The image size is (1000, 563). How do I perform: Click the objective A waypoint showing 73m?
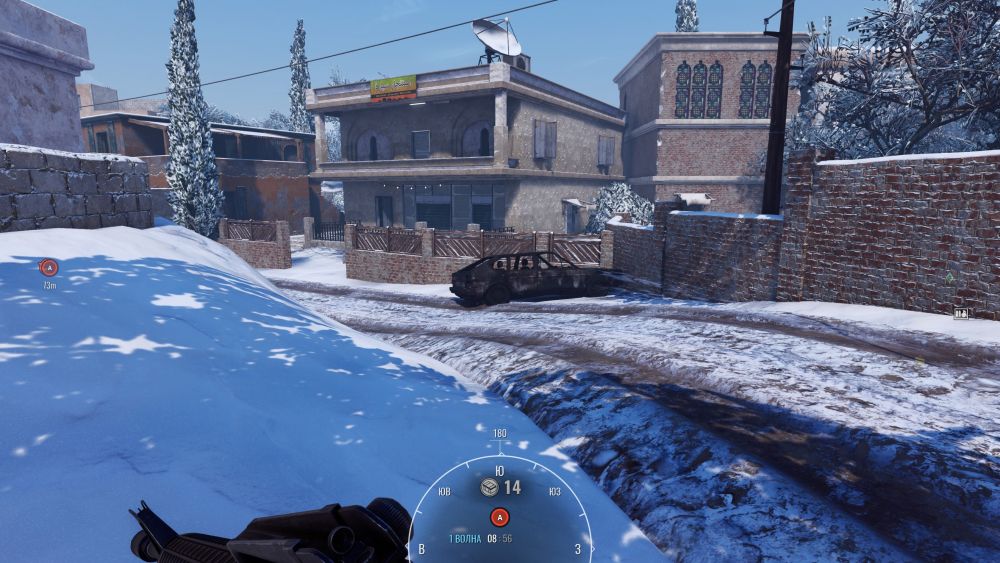coord(48,267)
